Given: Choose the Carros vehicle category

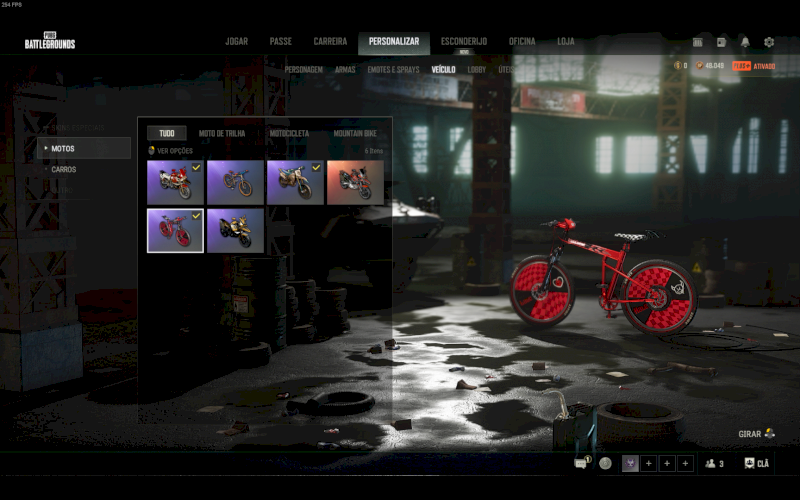Looking at the screenshot, I should point(64,169).
